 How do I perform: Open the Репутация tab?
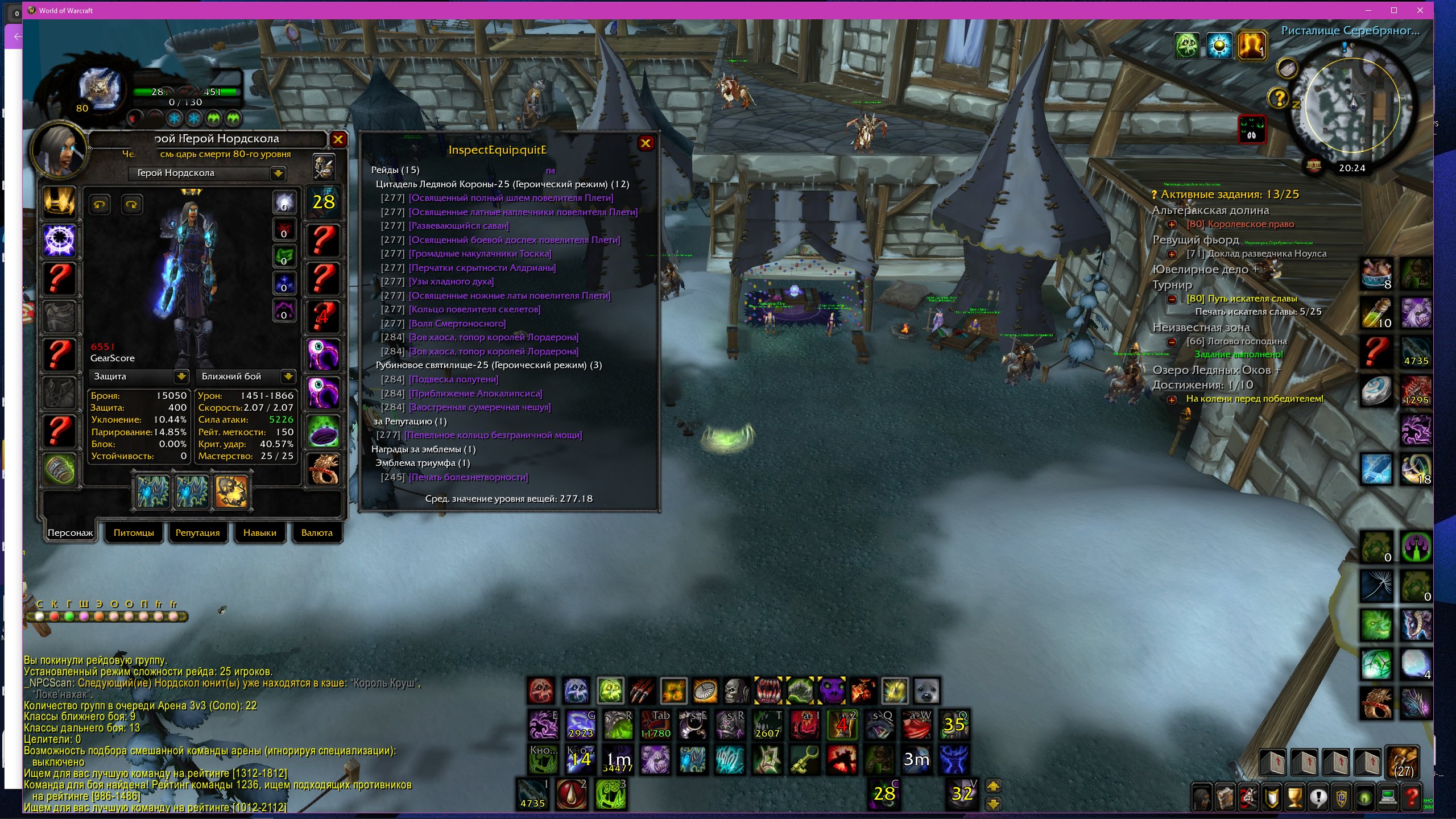click(x=197, y=533)
